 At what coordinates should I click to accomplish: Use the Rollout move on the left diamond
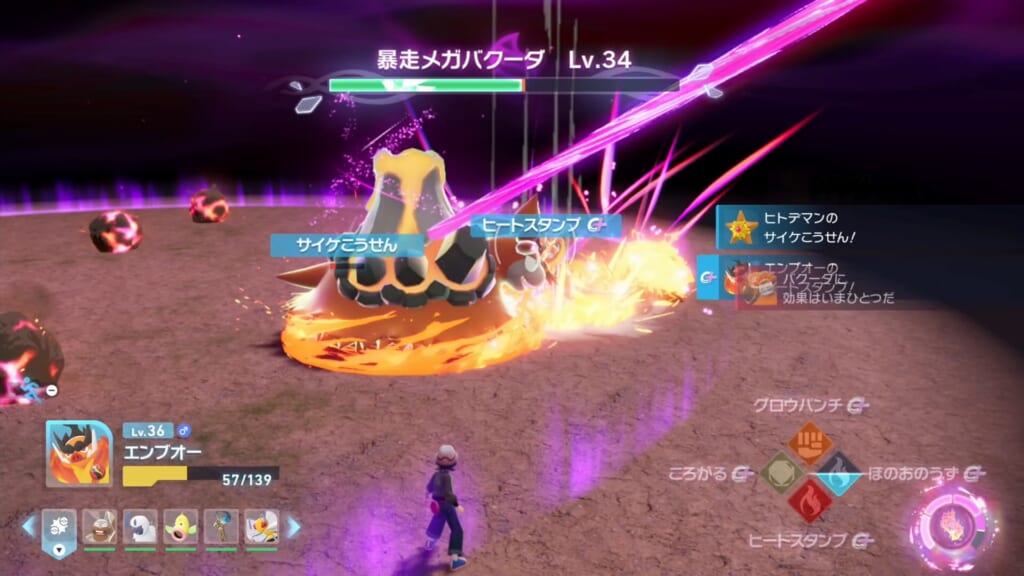[x=781, y=473]
